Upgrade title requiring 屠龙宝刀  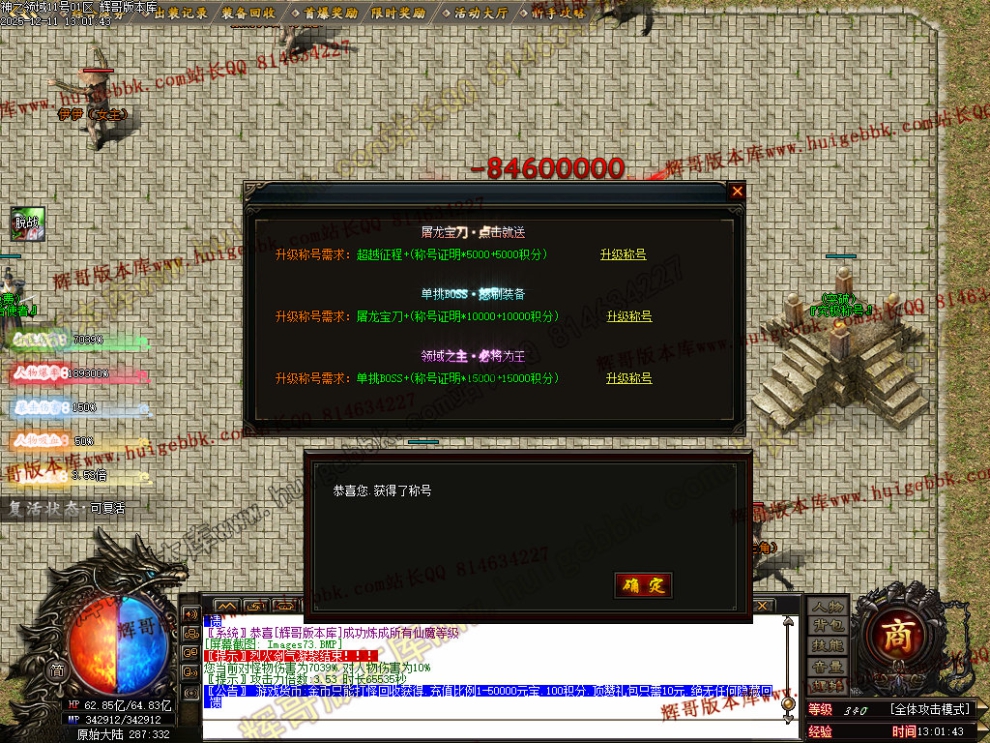pos(629,317)
